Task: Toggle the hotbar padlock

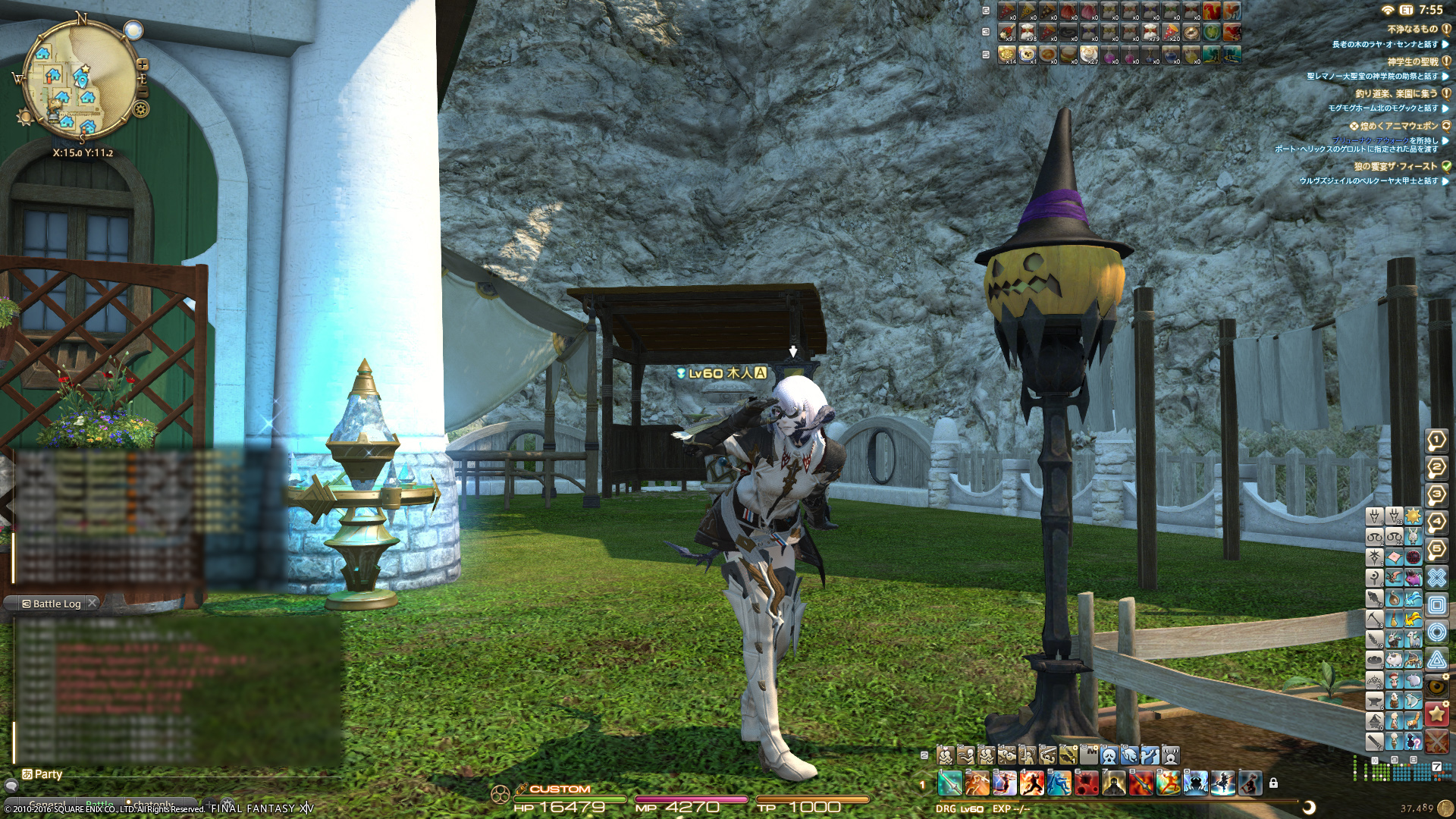Action: coord(1273,783)
